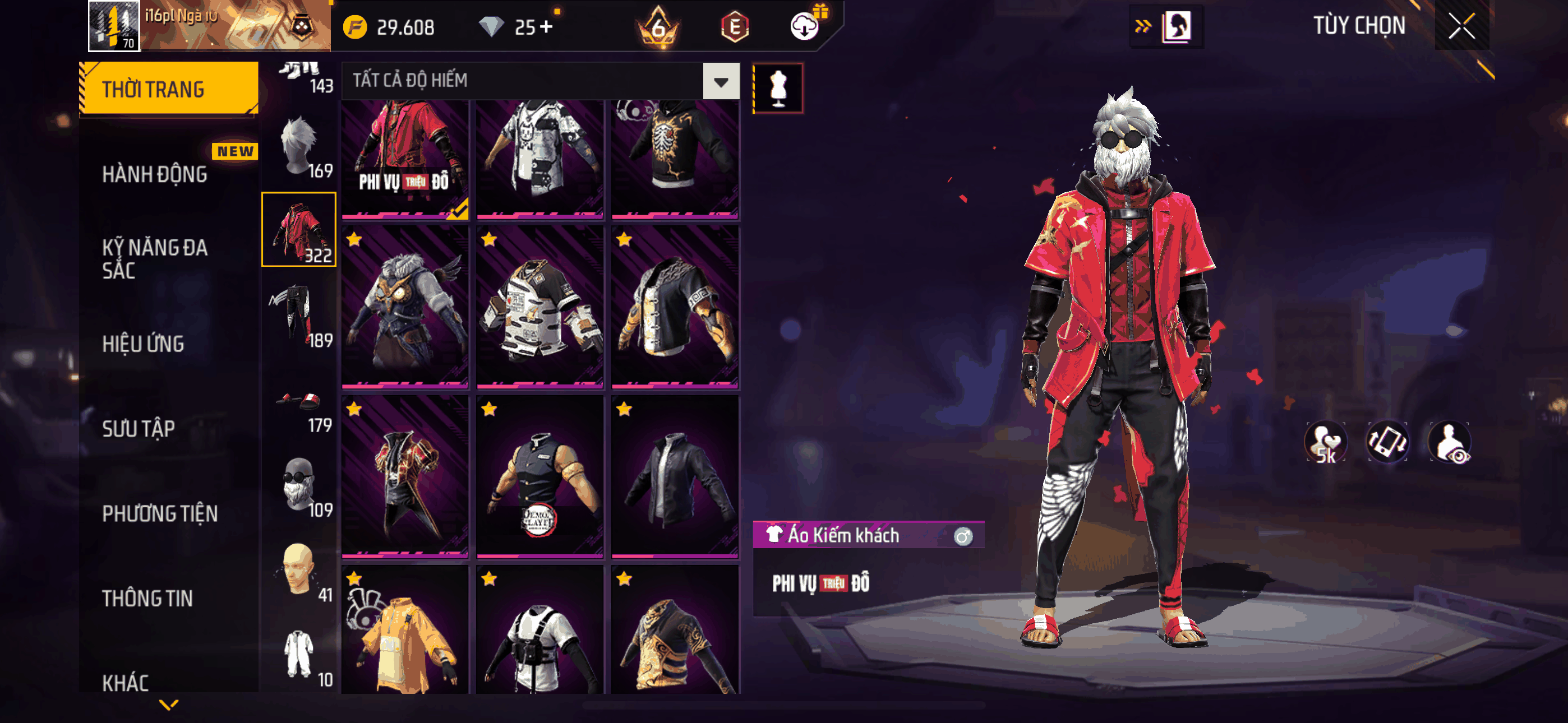This screenshot has width=1568, height=723.
Task: Go to the Hiệu Ứng tab
Action: 143,344
